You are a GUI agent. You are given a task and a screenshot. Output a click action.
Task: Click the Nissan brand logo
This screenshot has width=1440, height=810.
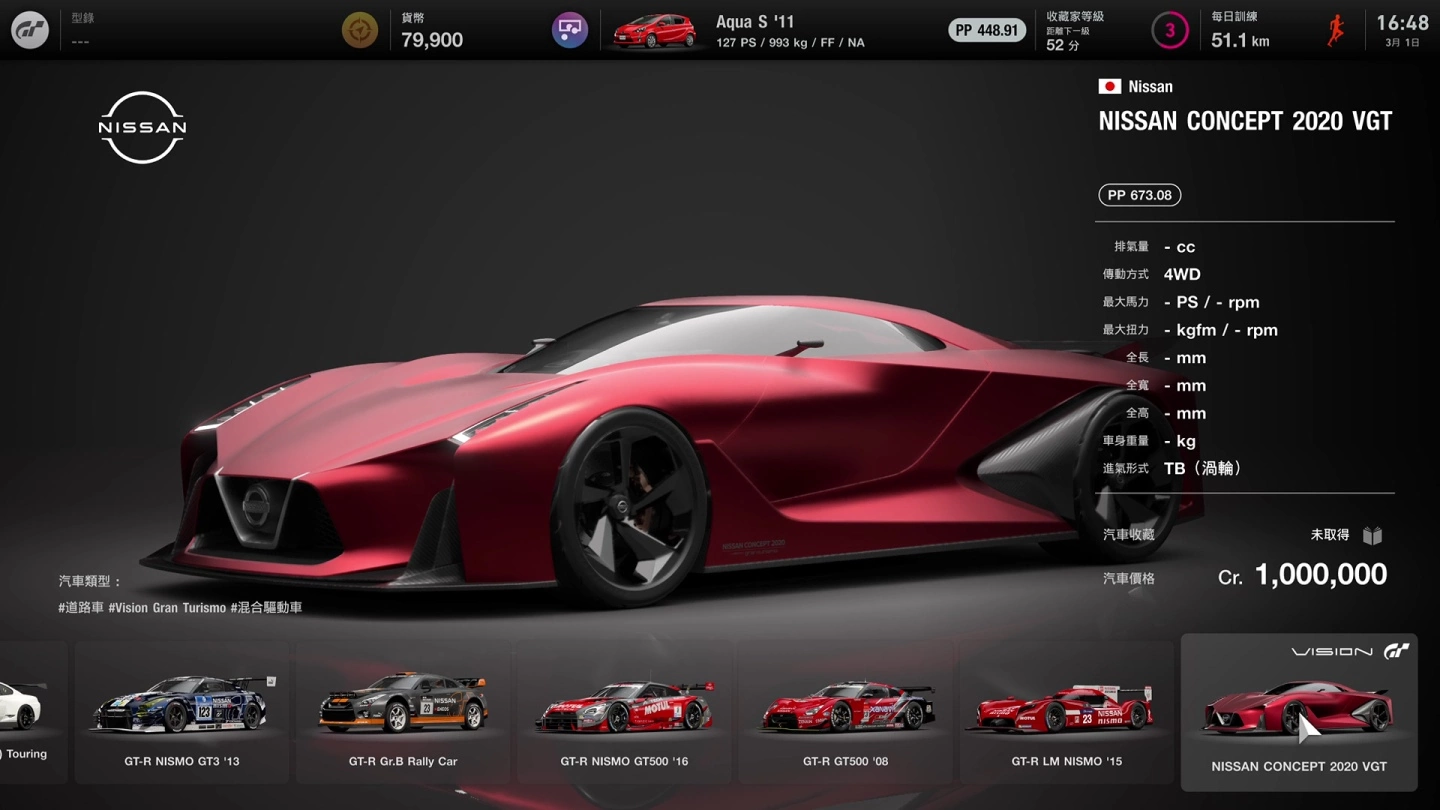coord(142,127)
